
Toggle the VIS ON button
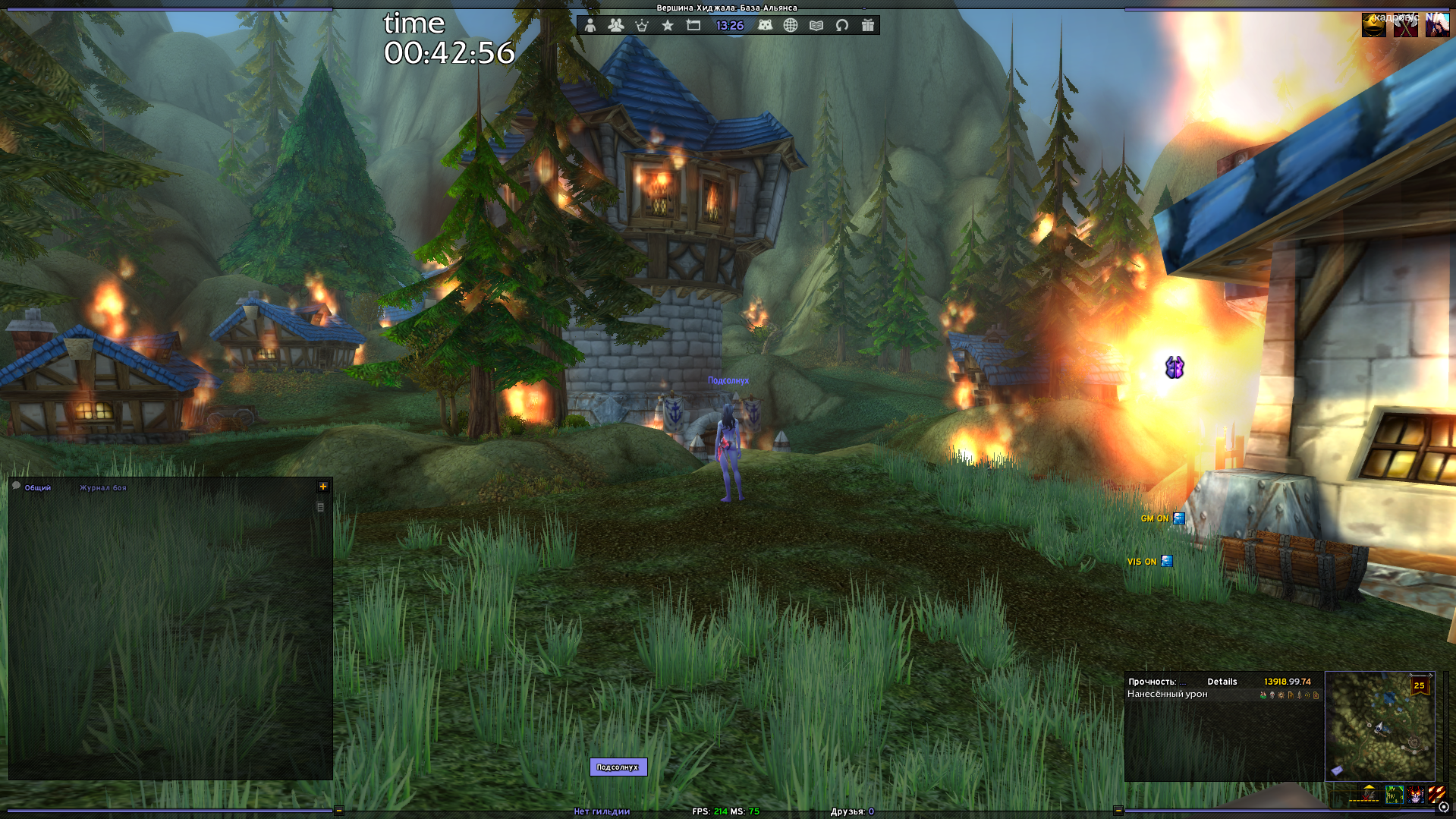click(1167, 562)
